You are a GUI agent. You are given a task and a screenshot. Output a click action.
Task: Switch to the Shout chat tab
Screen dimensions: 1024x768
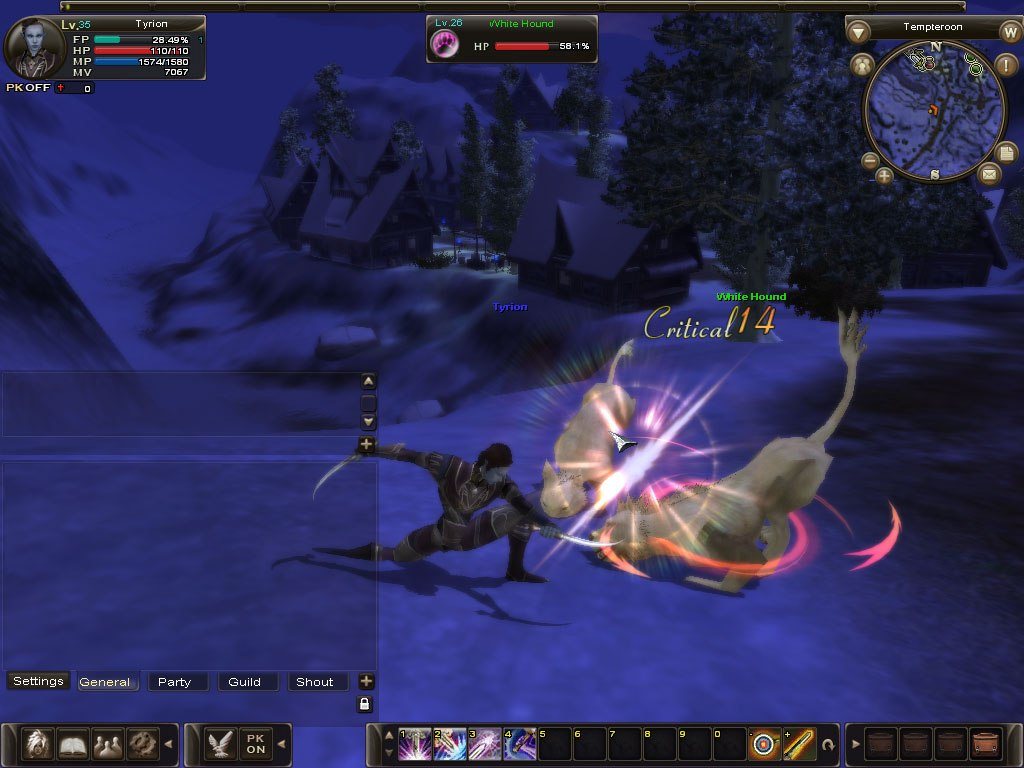point(314,682)
